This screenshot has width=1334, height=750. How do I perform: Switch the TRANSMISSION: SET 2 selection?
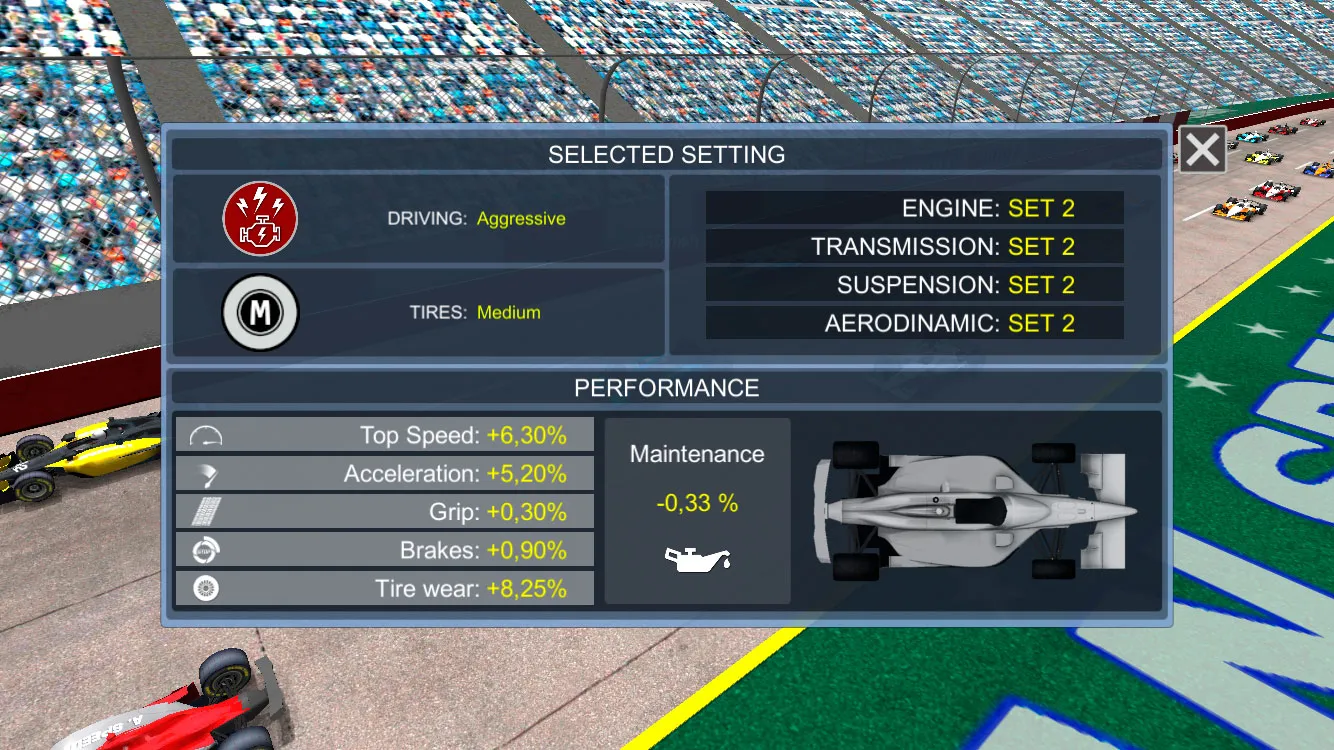913,246
